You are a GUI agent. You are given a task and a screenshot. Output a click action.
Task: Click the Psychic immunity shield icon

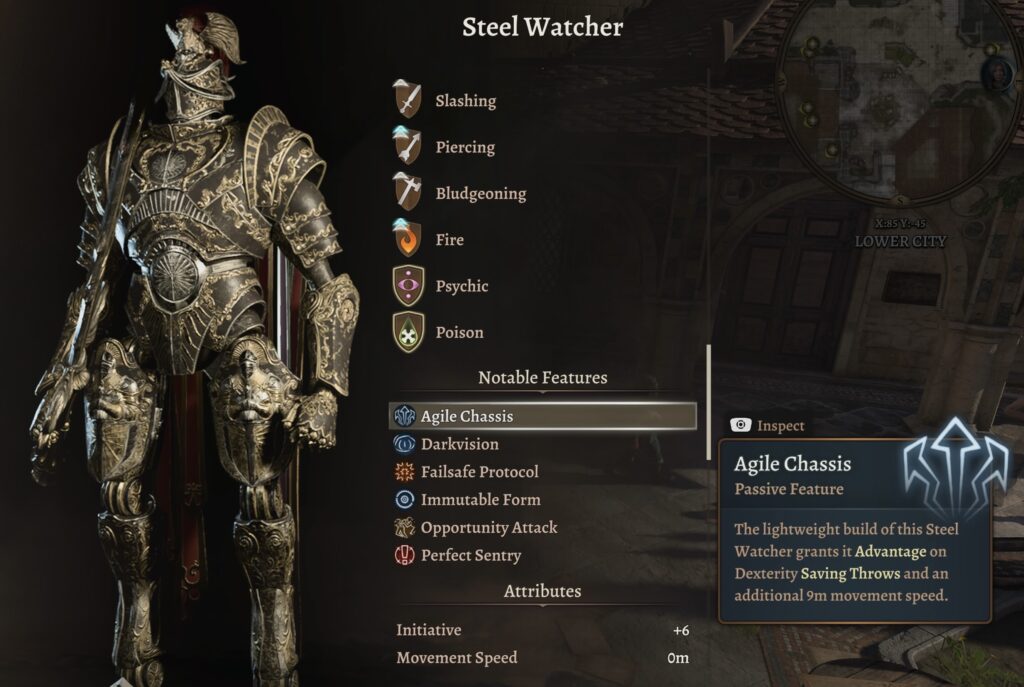click(x=407, y=286)
